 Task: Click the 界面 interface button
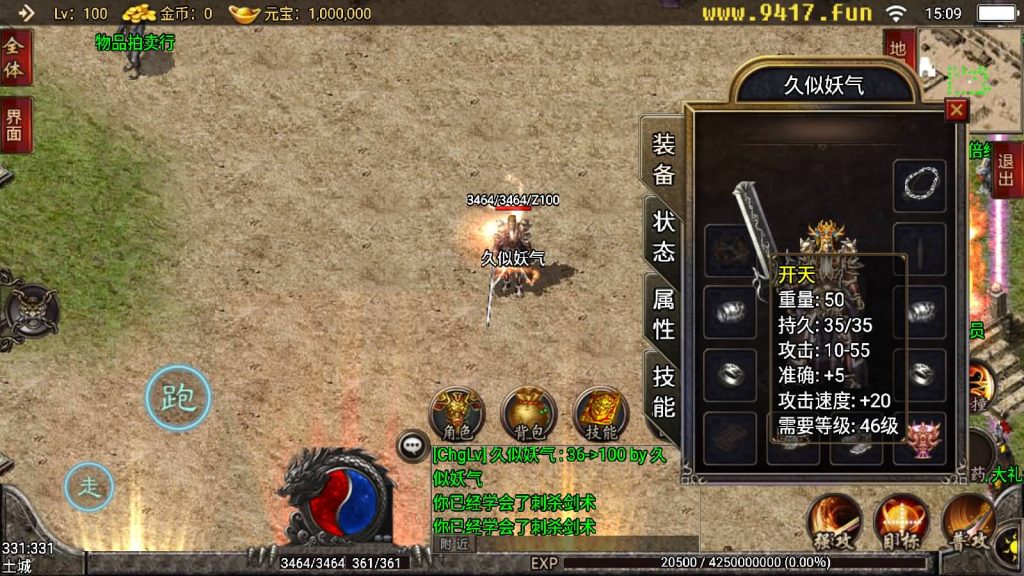point(15,125)
